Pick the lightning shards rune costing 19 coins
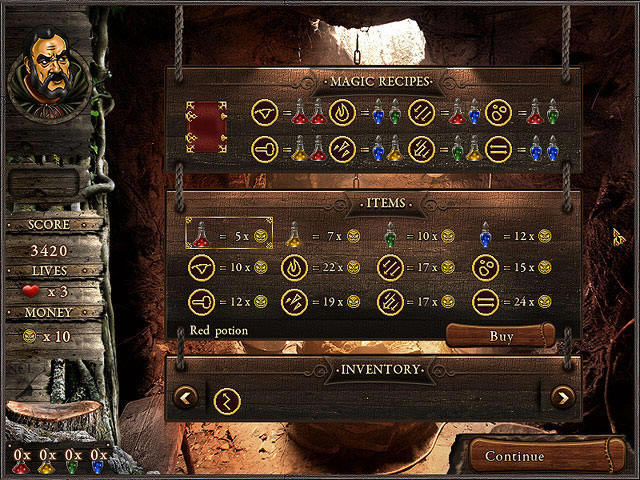This screenshot has width=640, height=480. pyautogui.click(x=294, y=301)
